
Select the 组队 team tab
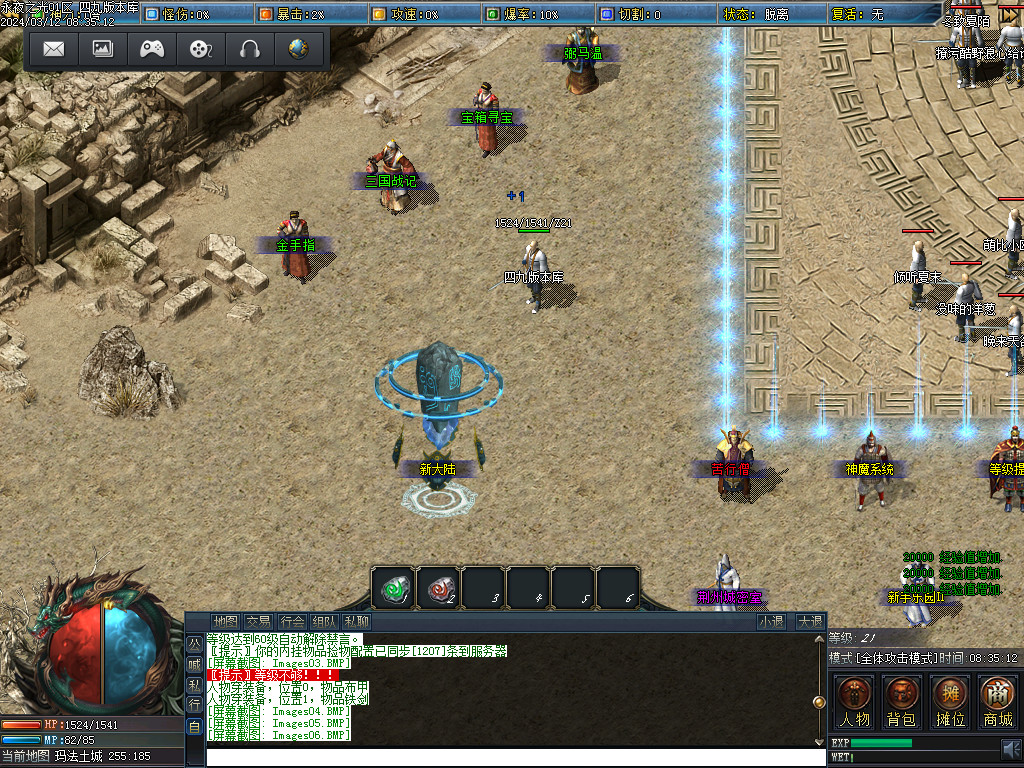pyautogui.click(x=323, y=622)
